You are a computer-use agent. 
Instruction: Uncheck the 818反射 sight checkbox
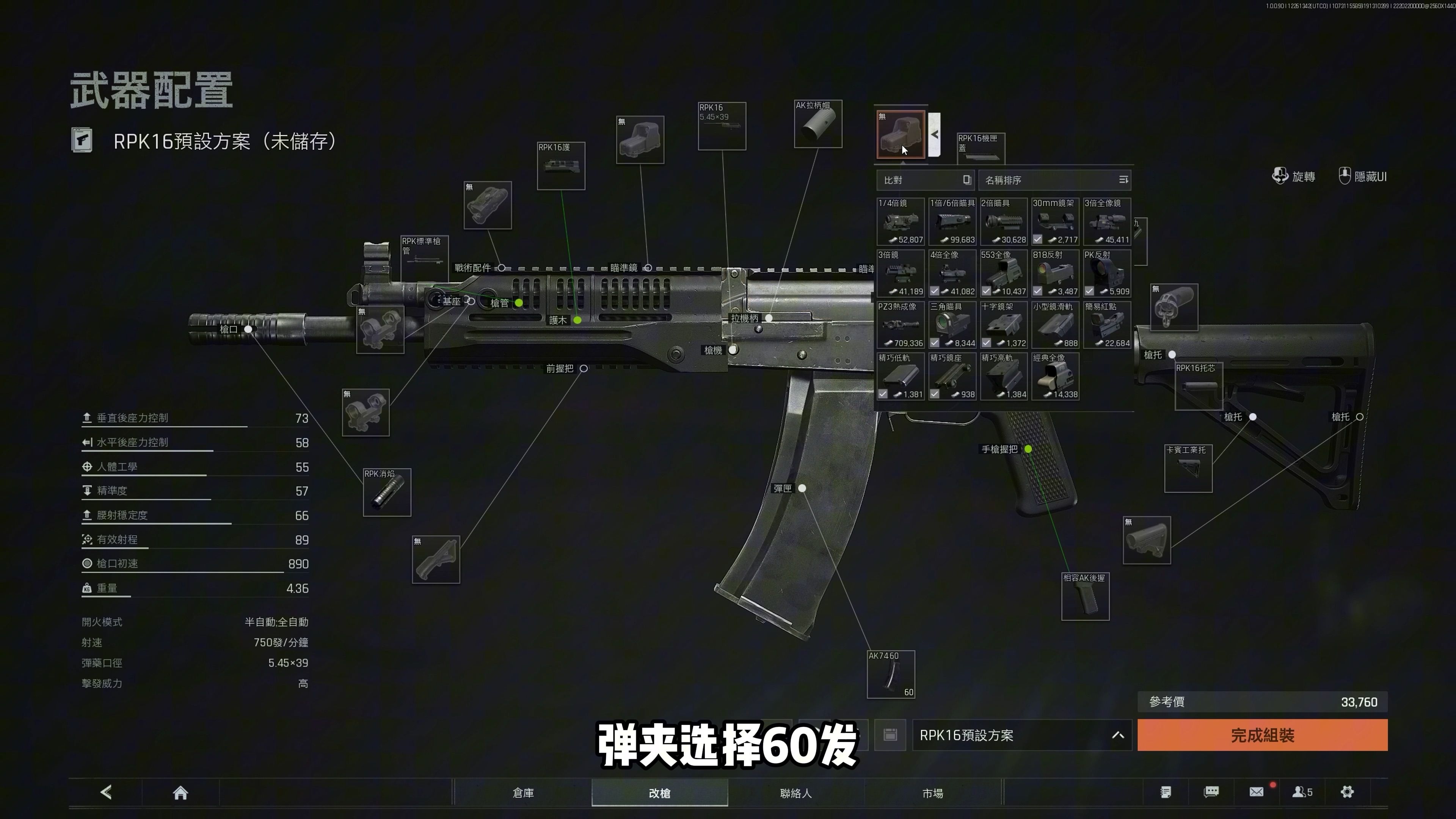1037,291
